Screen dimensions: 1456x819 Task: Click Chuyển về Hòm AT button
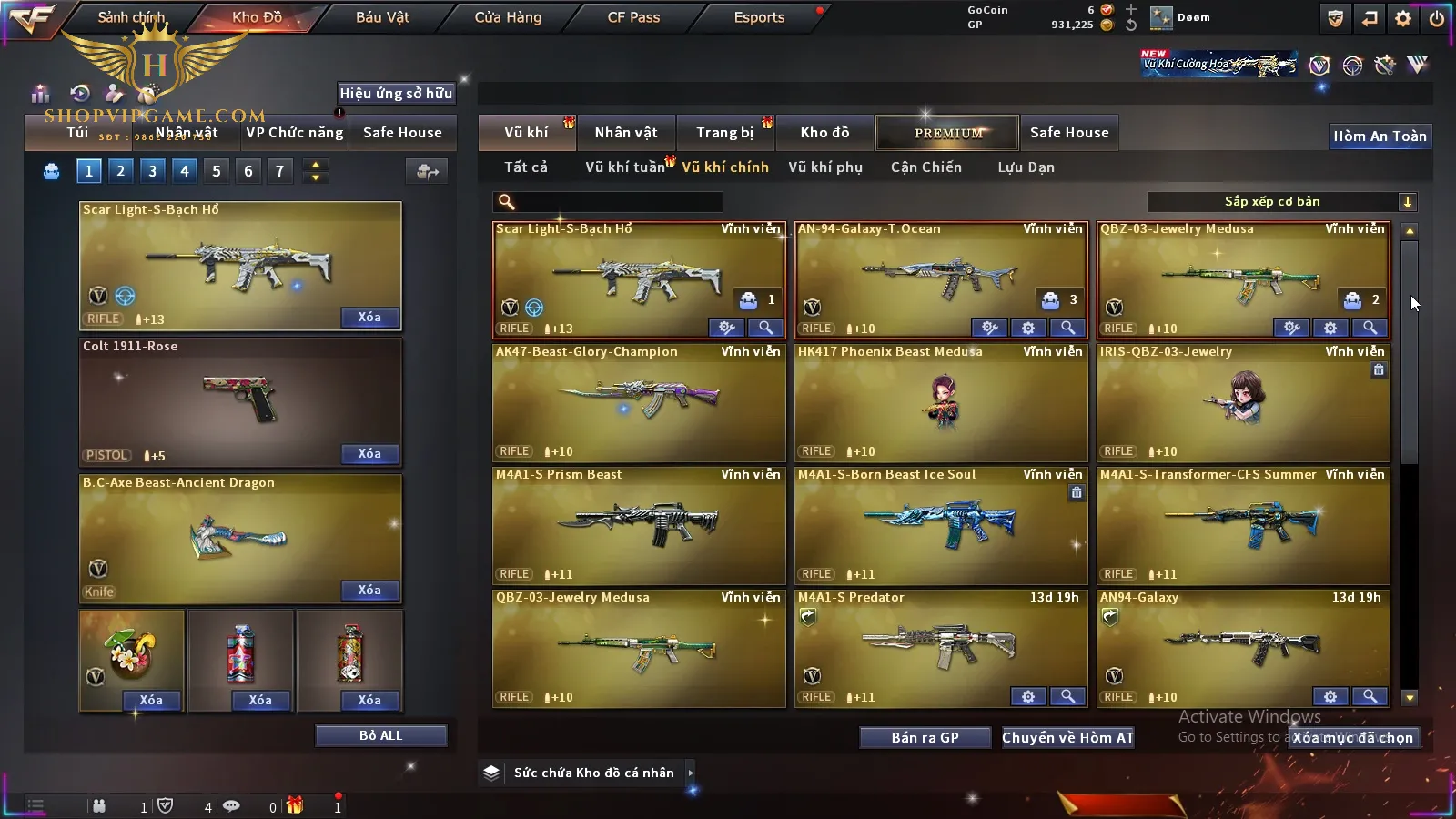pyautogui.click(x=1067, y=738)
